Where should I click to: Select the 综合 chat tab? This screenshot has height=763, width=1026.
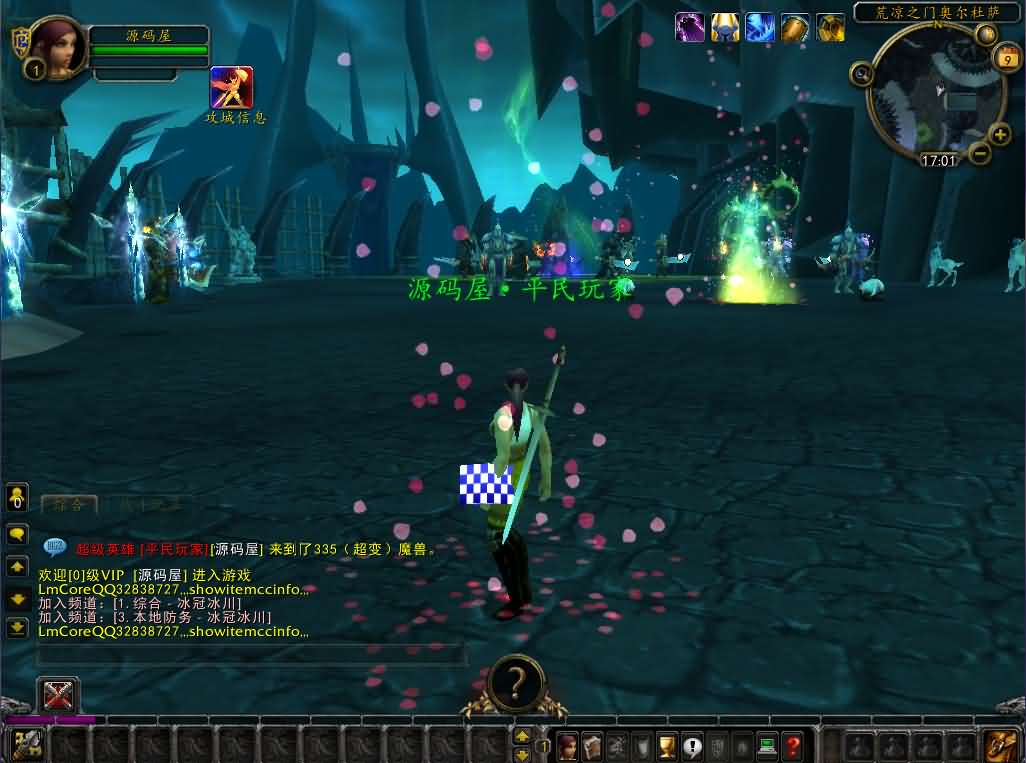click(69, 504)
